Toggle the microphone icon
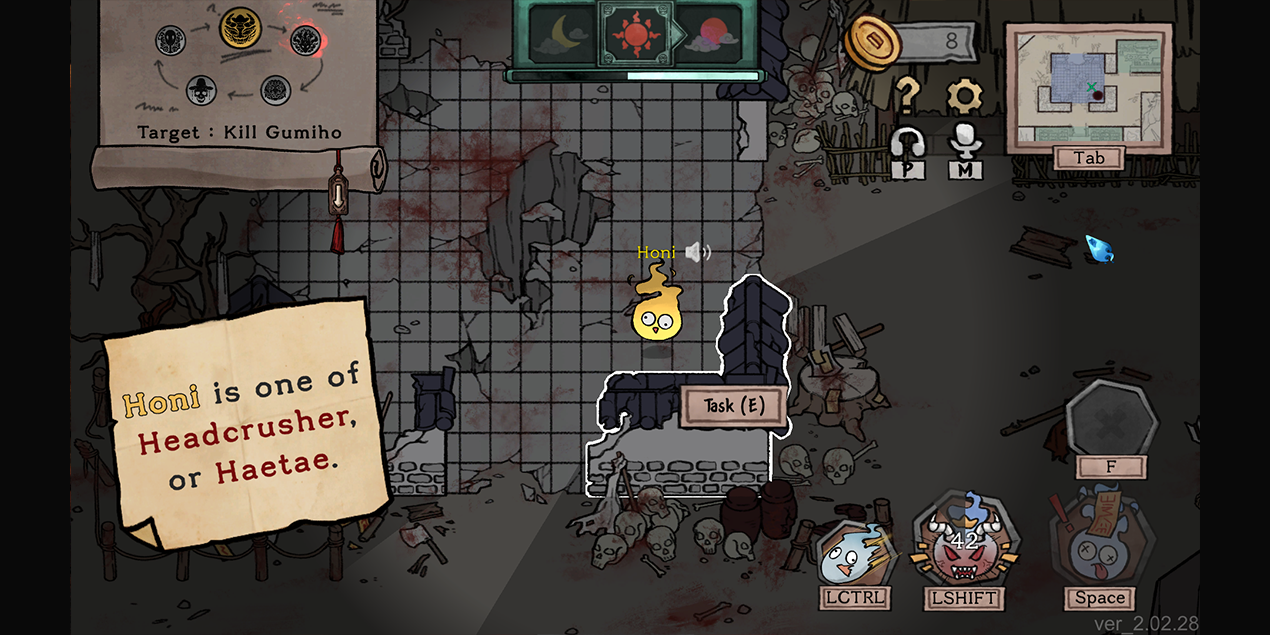 click(965, 143)
